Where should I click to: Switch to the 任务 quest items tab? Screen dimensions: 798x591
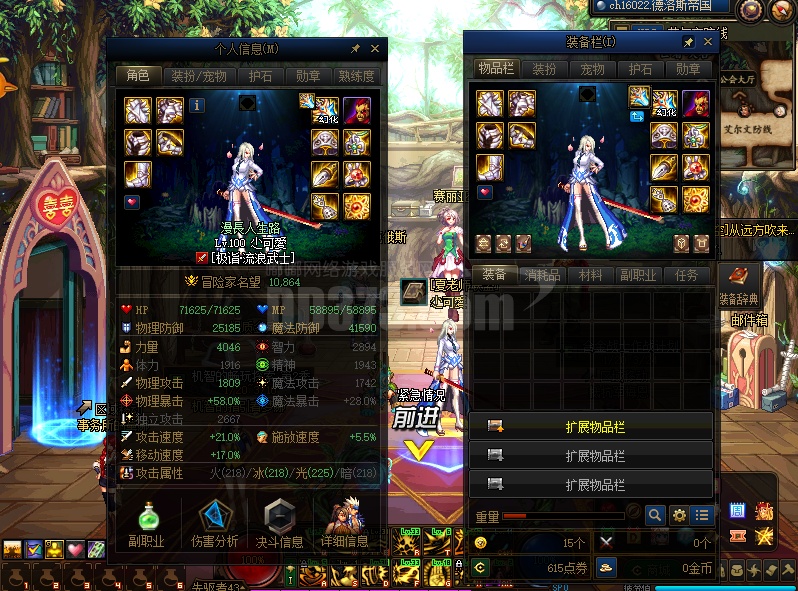tap(686, 275)
